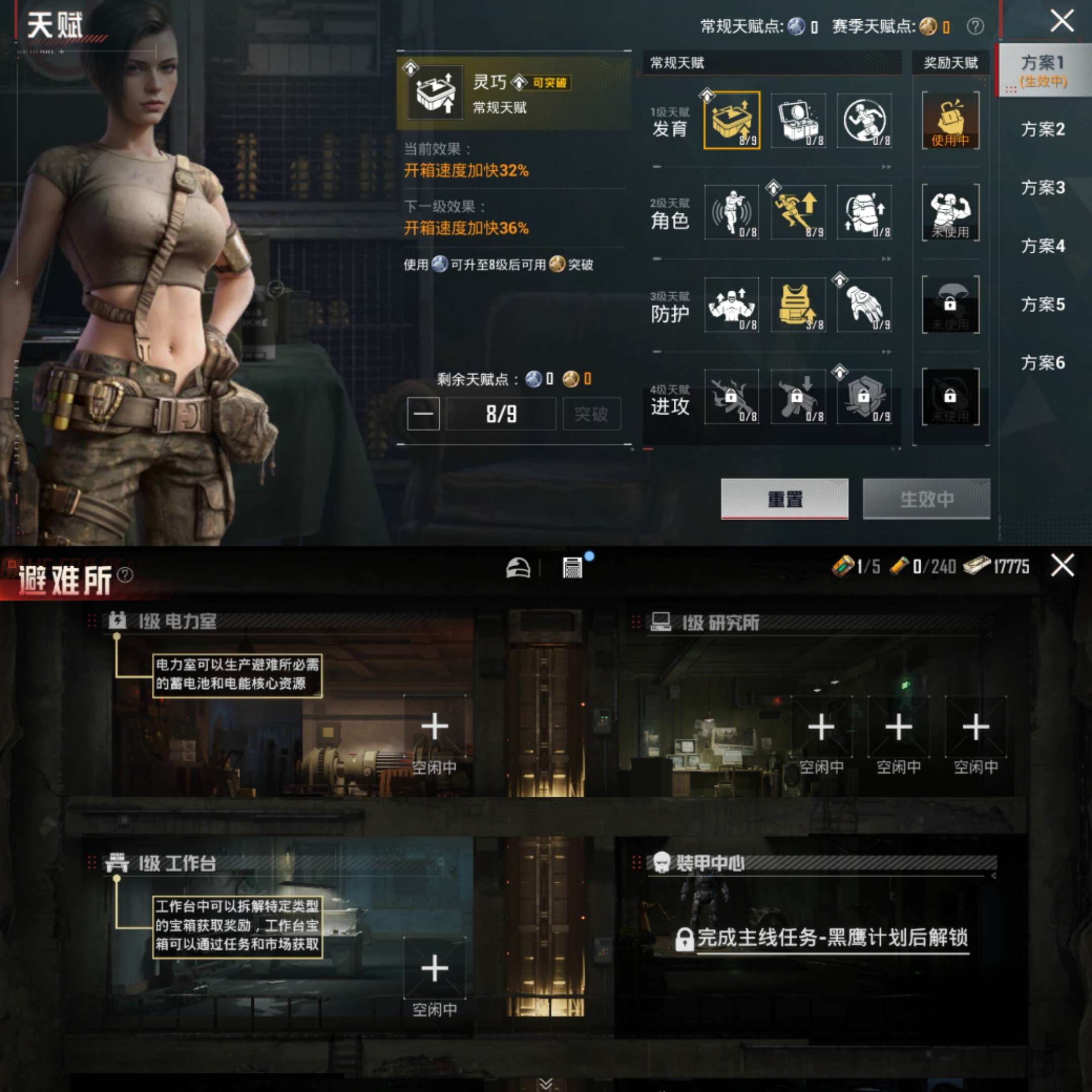Switch to the 方案2 plan tab
Image resolution: width=1092 pixels, height=1092 pixels.
point(1043,130)
